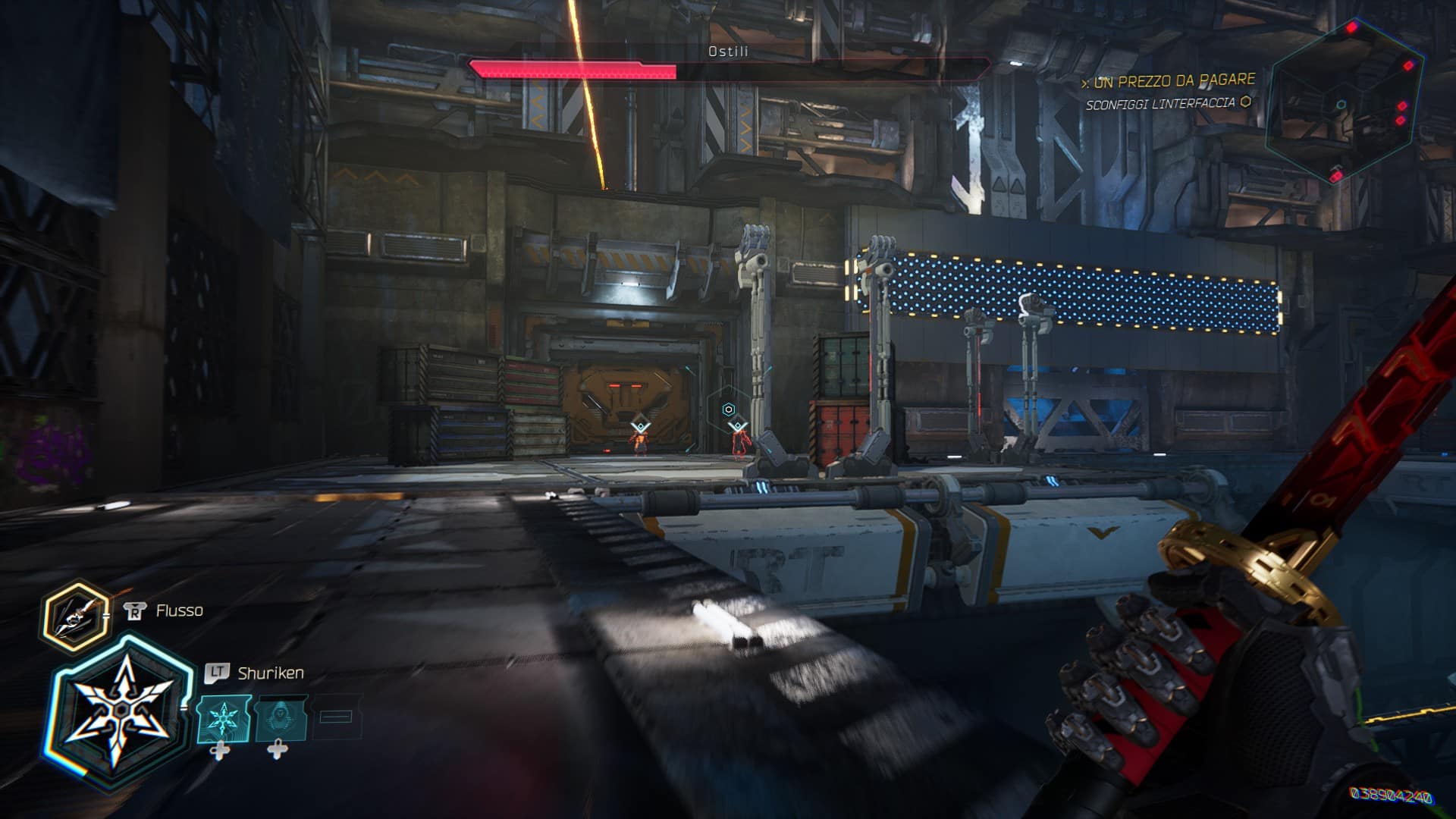Select the Ostili enemy header
This screenshot has width=1456, height=819.
pyautogui.click(x=726, y=52)
